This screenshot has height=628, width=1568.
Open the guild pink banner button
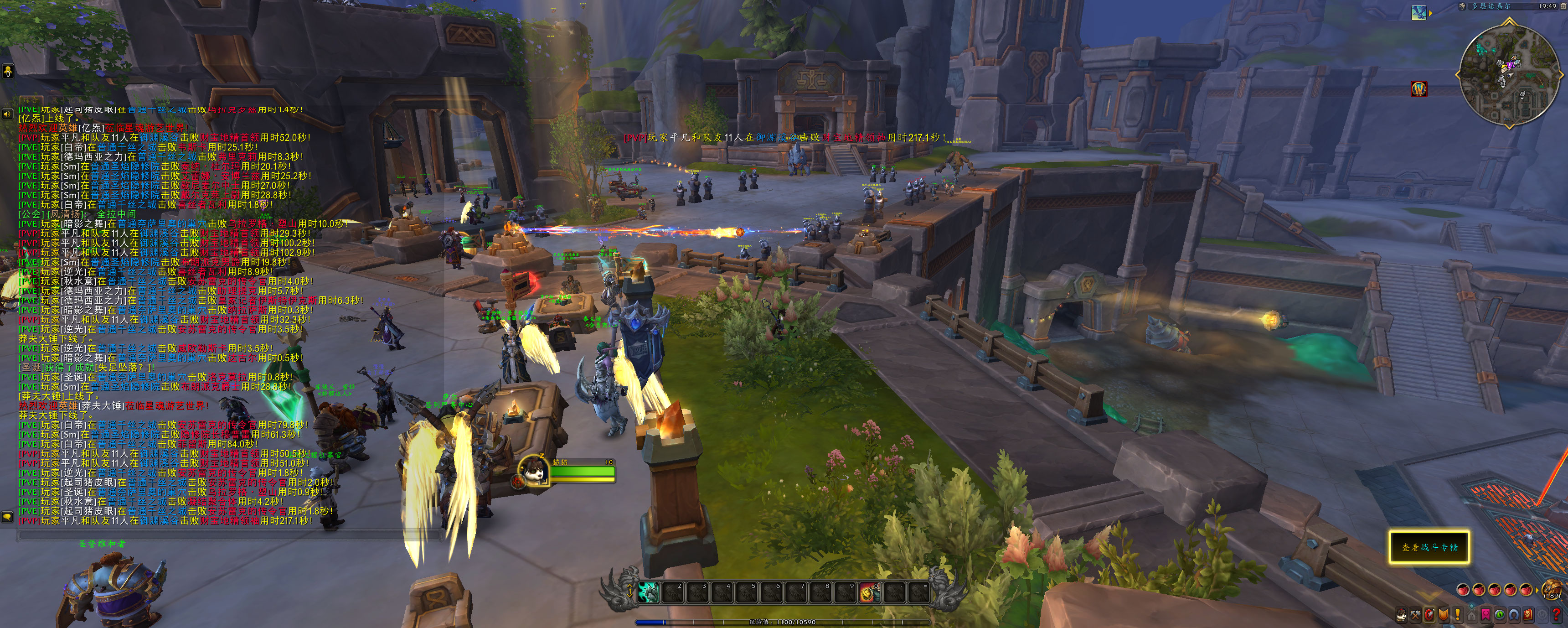(1486, 615)
